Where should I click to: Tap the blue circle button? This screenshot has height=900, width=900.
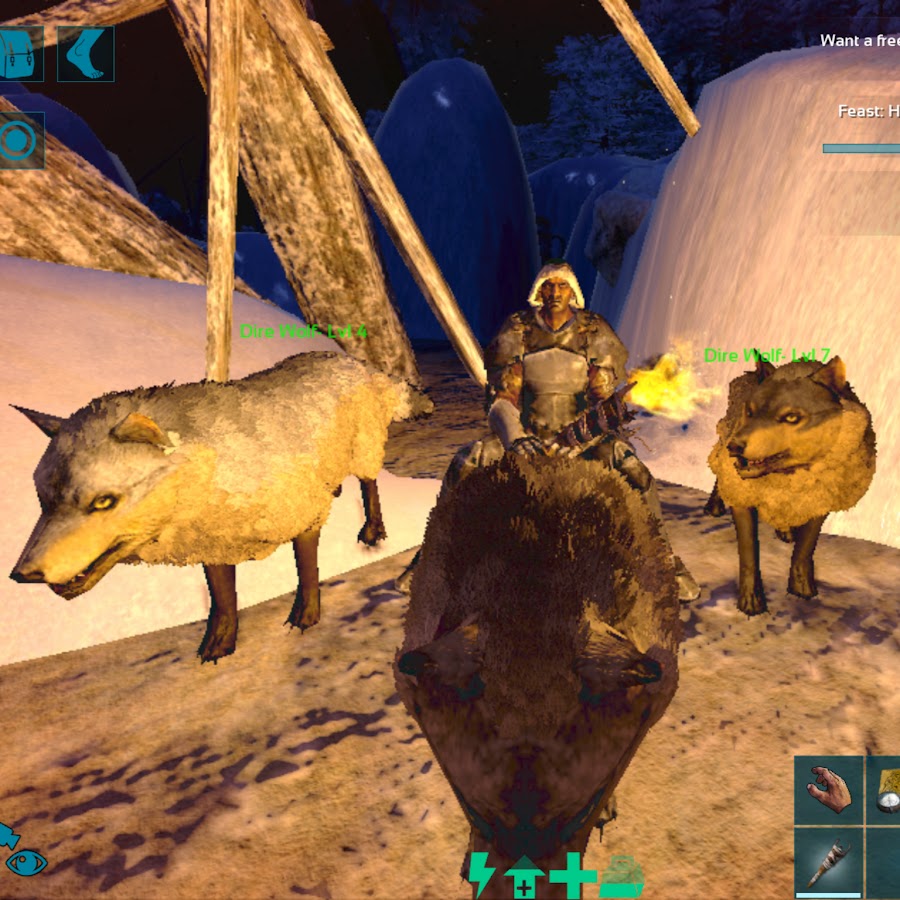(x=18, y=141)
